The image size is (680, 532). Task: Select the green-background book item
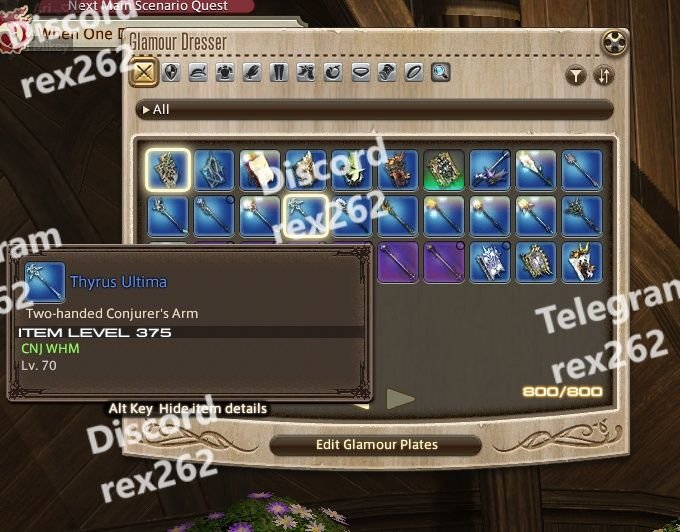[x=443, y=170]
